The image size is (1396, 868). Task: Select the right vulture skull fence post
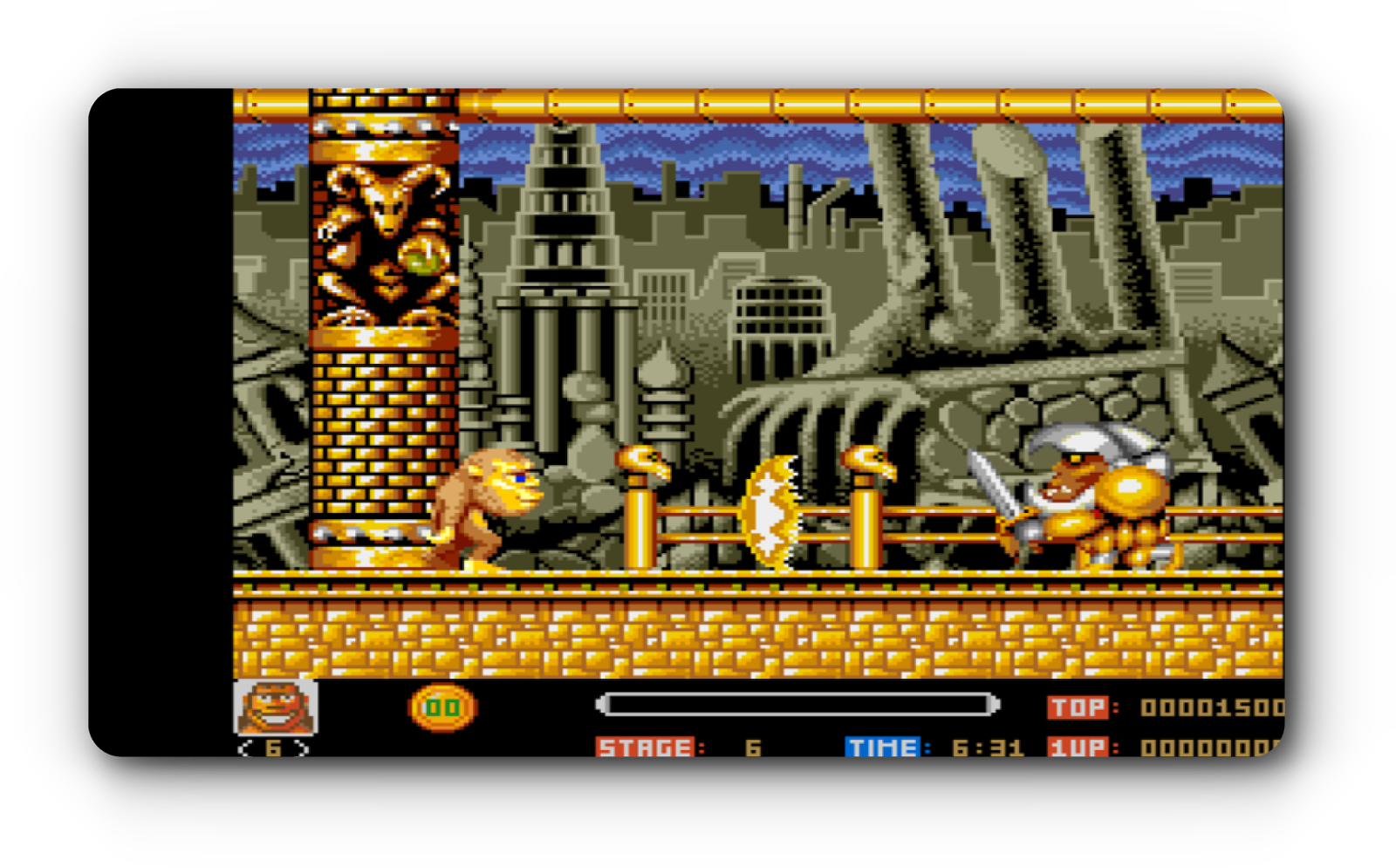[866, 460]
